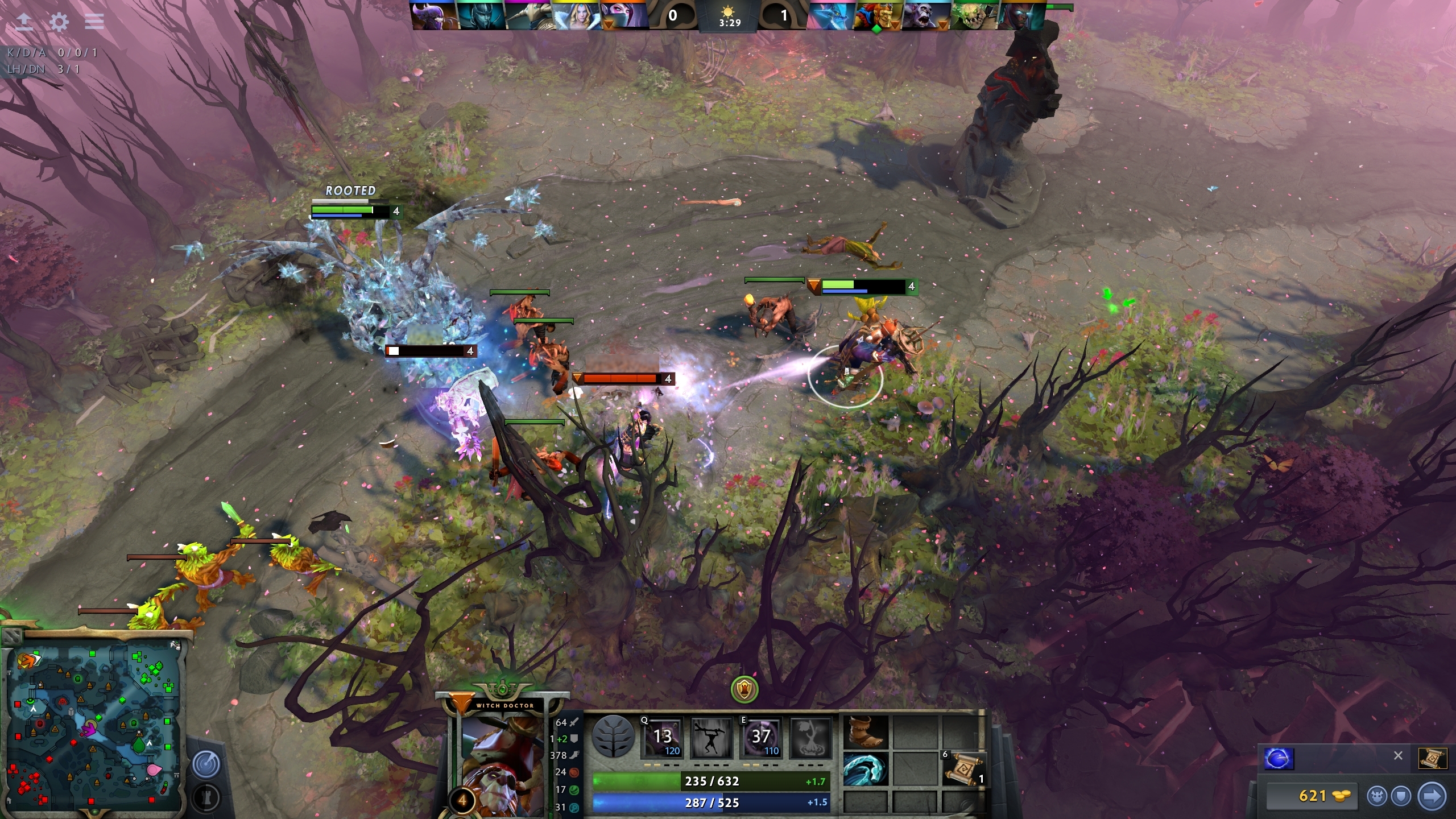This screenshot has height=819, width=1456.
Task: Activate the Paralyzing Cask Q ability
Action: [662, 737]
